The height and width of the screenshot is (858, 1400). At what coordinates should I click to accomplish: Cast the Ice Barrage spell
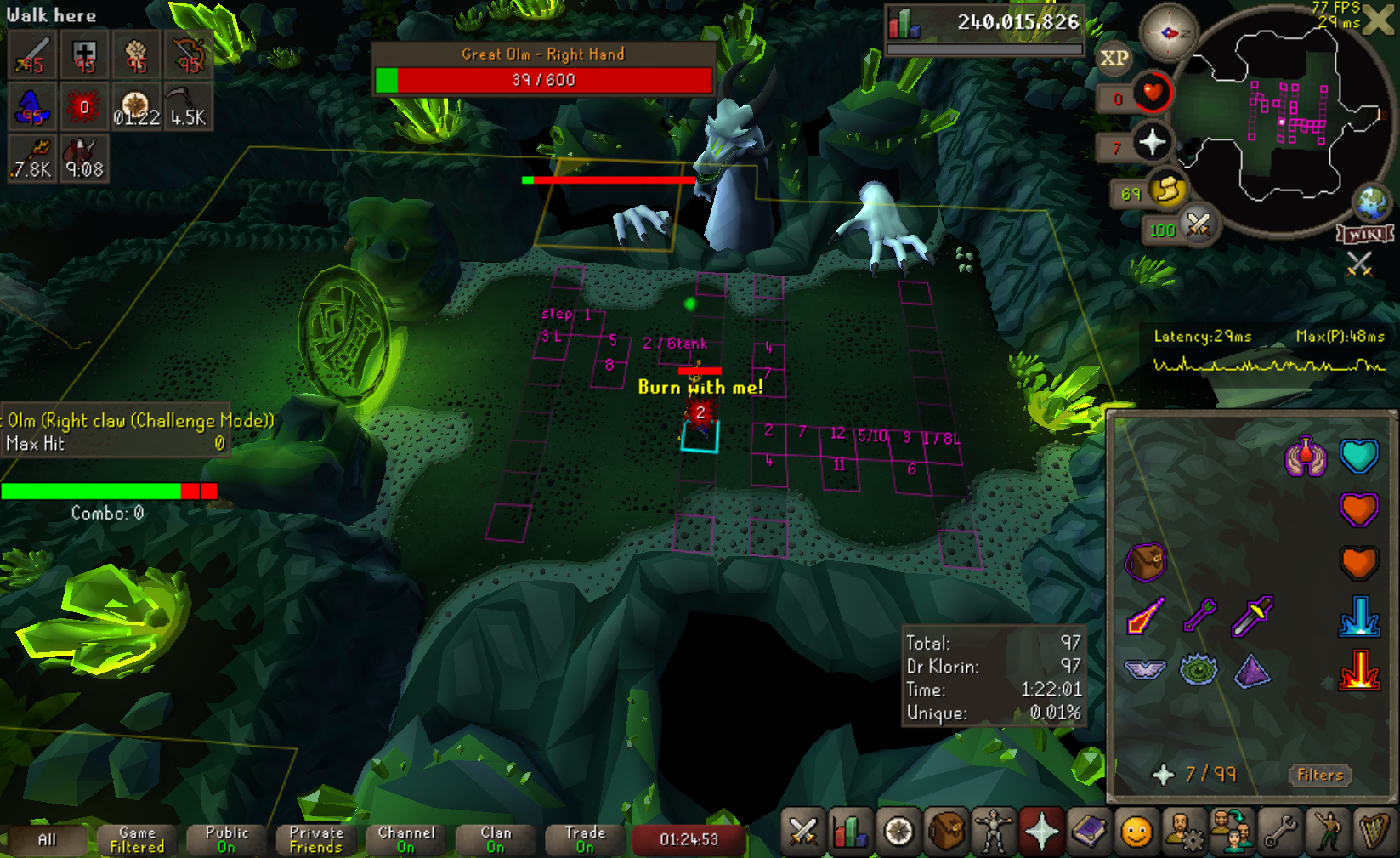pyautogui.click(x=1358, y=616)
